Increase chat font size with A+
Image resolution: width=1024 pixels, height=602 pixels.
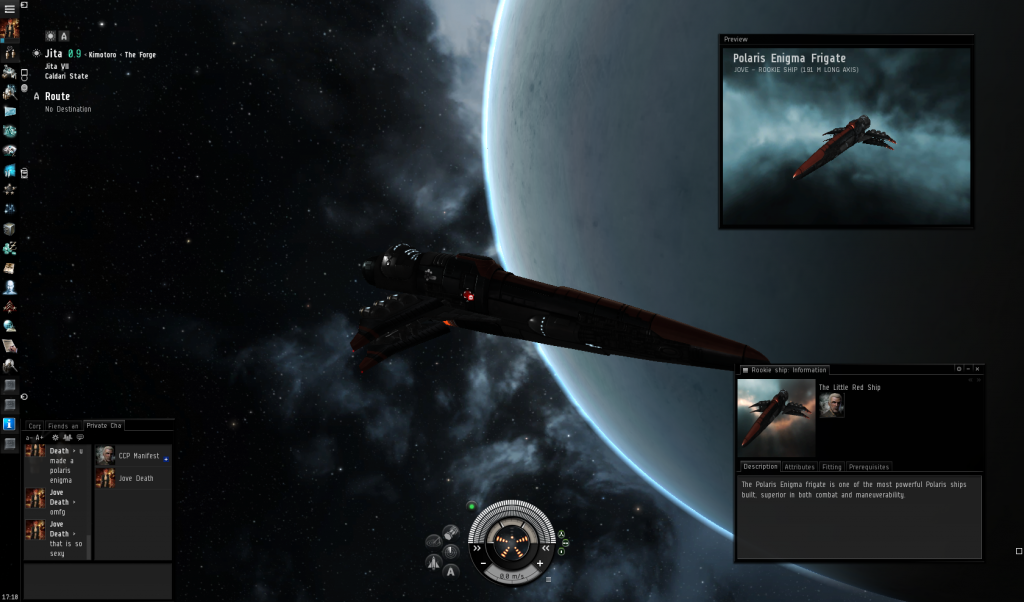[39, 438]
